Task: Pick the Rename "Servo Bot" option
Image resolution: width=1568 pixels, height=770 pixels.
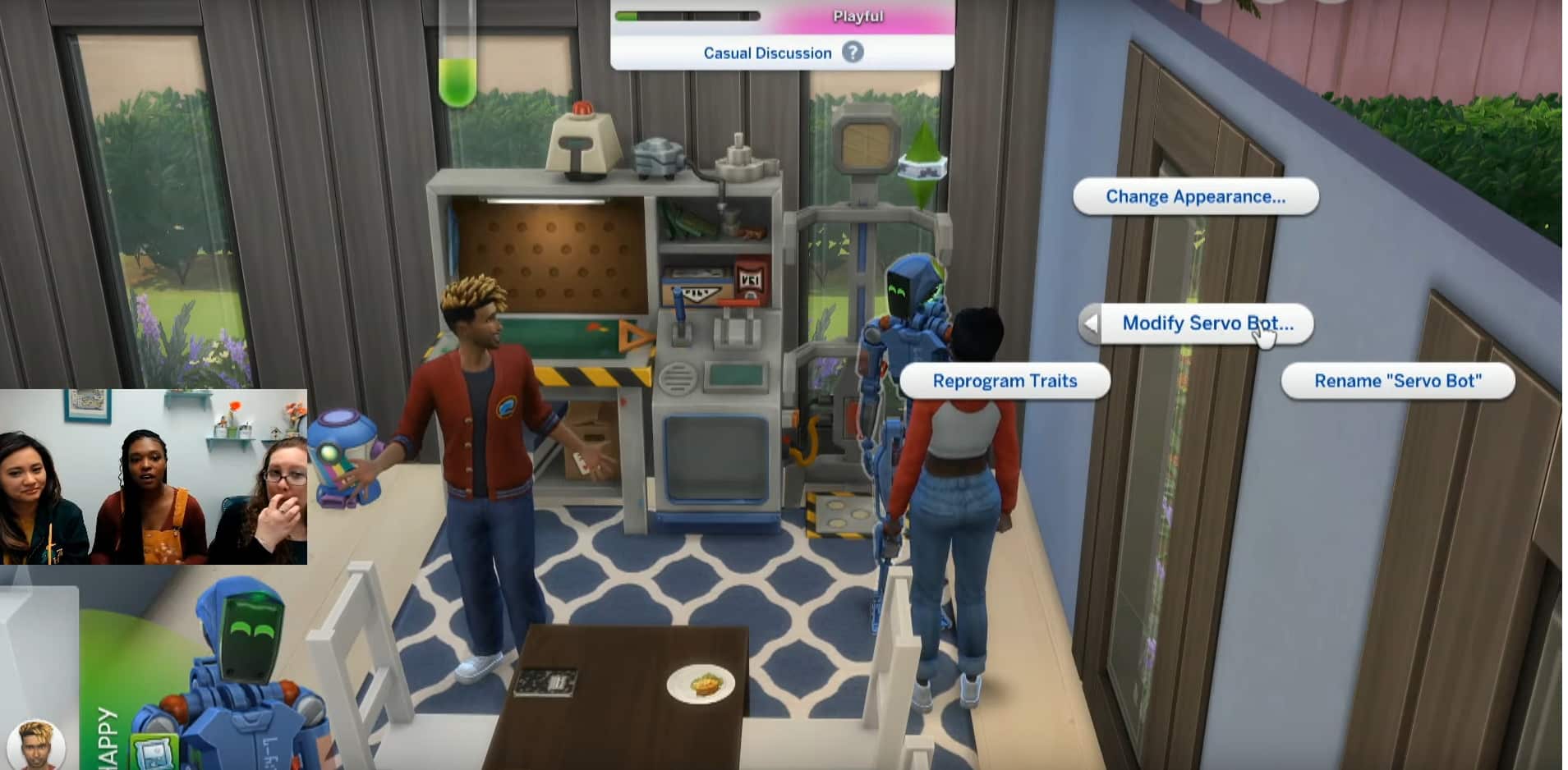Action: 1397,382
